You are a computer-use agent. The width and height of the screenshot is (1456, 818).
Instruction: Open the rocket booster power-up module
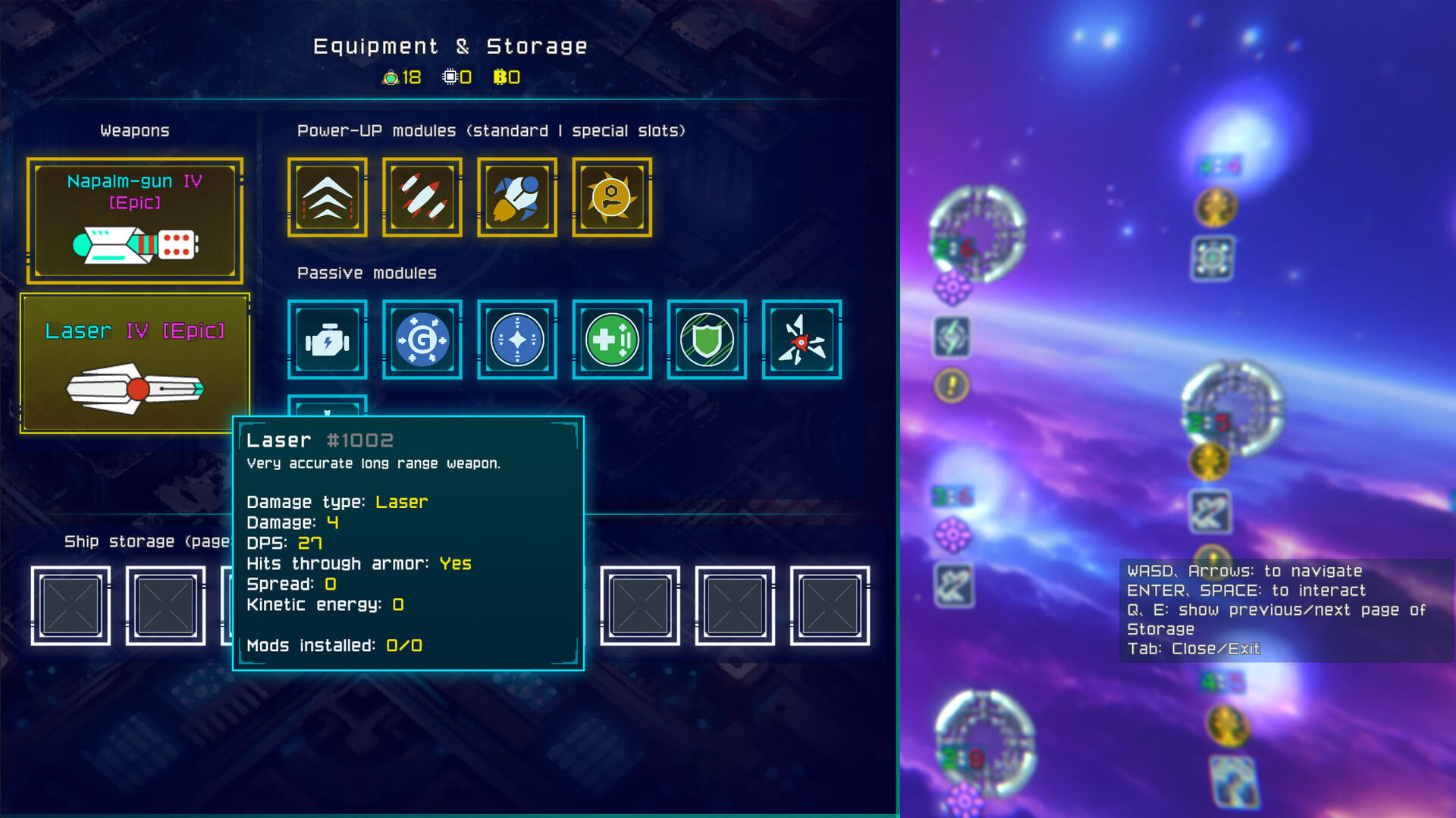[x=516, y=197]
